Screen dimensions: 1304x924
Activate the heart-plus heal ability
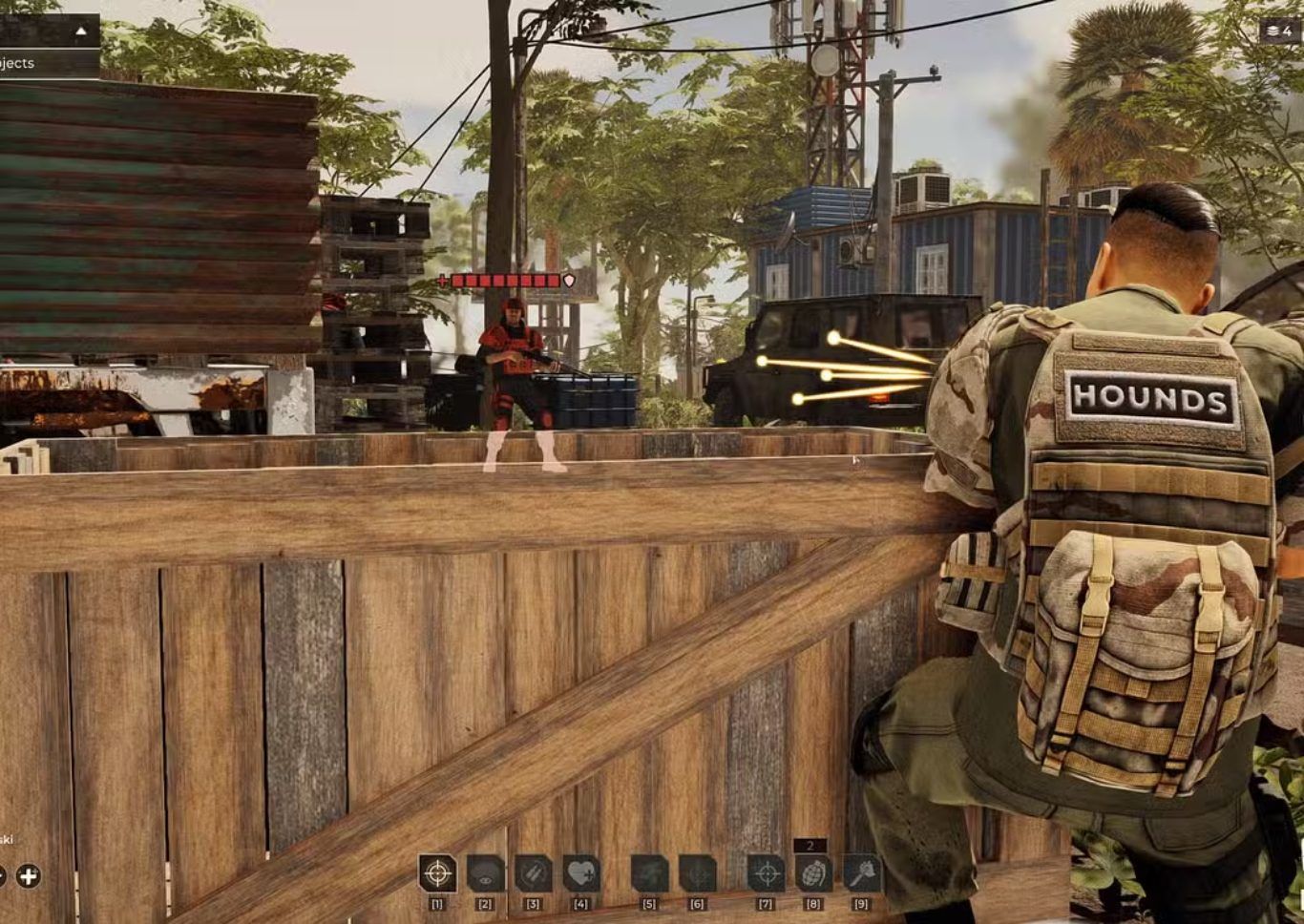(580, 872)
